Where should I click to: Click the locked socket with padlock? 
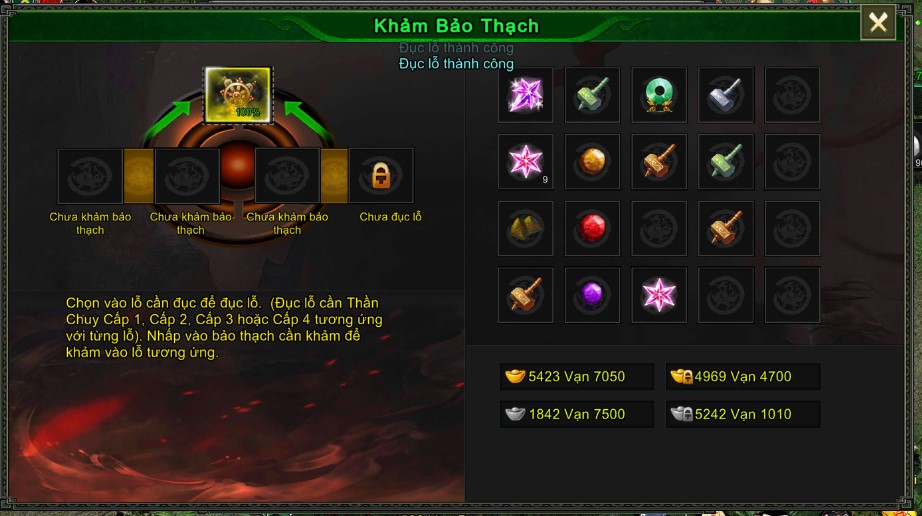(x=380, y=176)
